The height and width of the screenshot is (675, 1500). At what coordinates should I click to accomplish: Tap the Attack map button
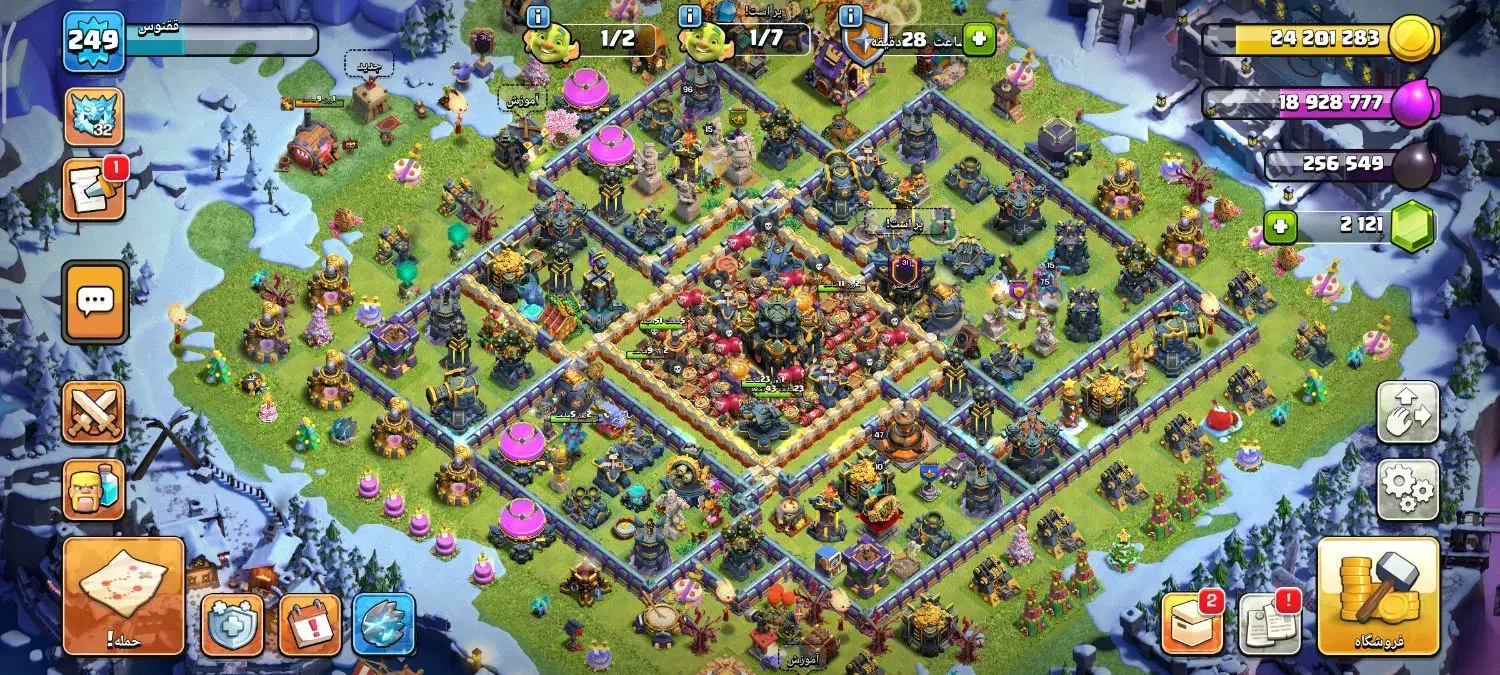tap(124, 595)
